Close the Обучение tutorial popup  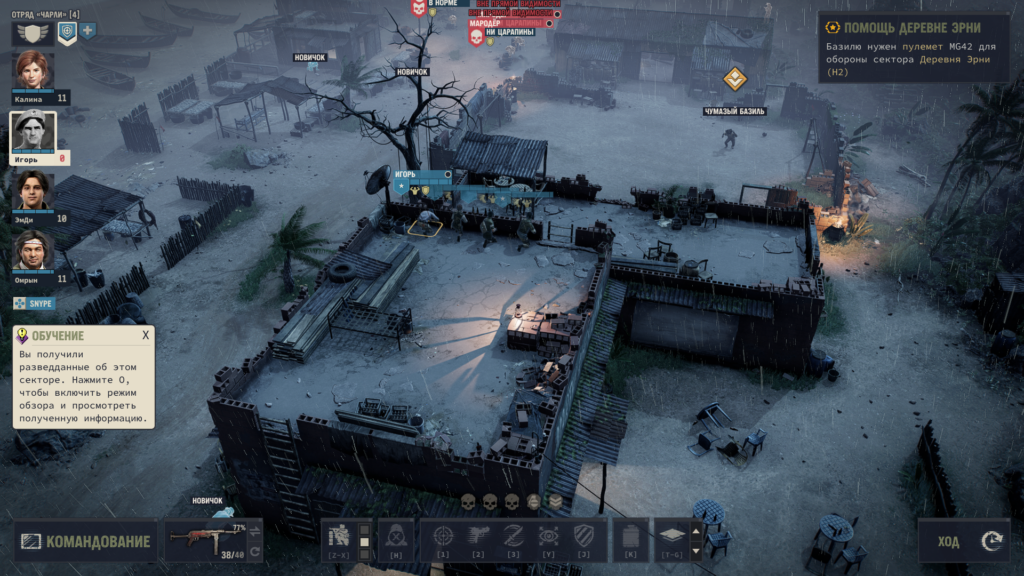pos(145,335)
